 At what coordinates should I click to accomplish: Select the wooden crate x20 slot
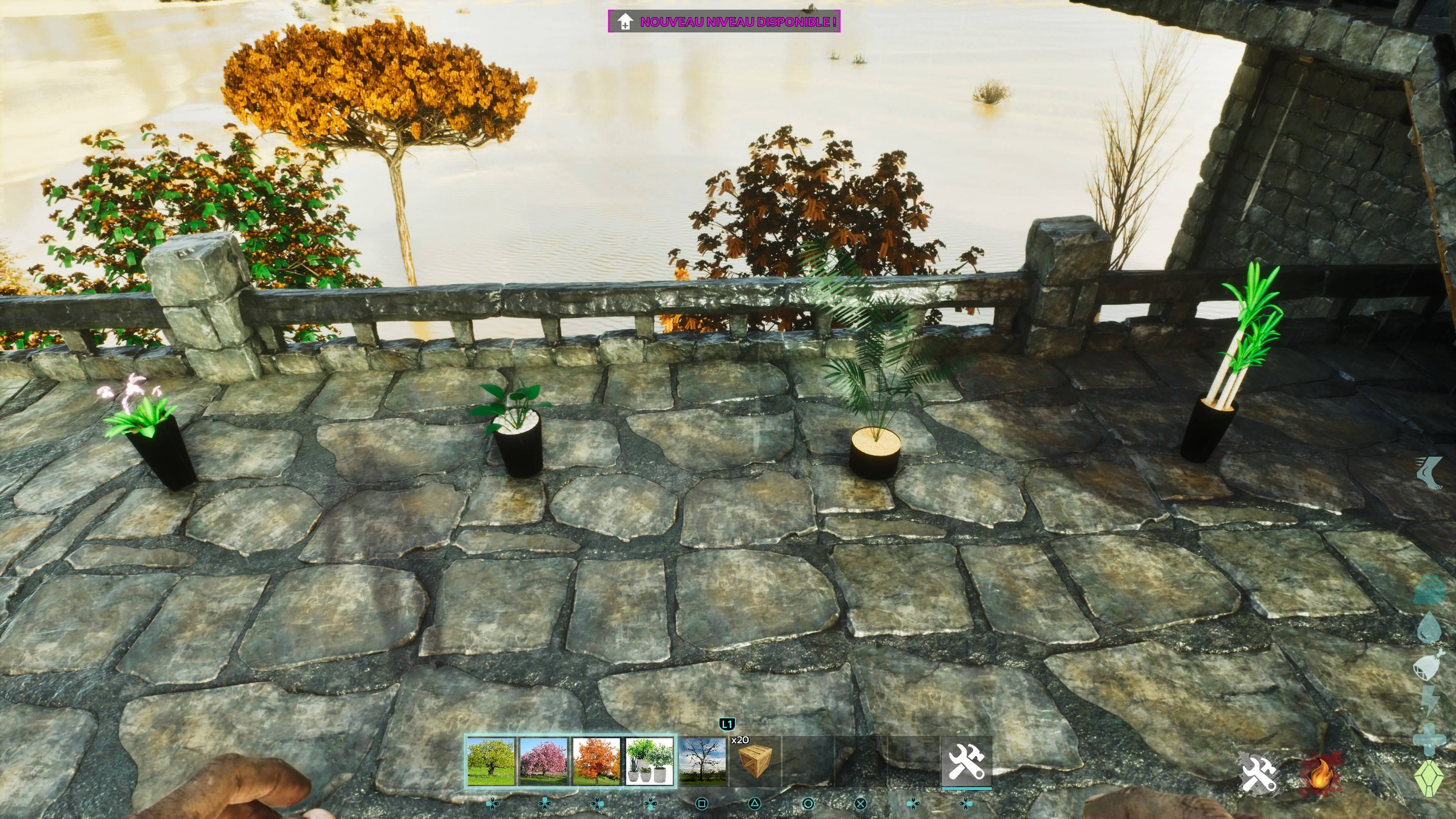click(x=755, y=761)
